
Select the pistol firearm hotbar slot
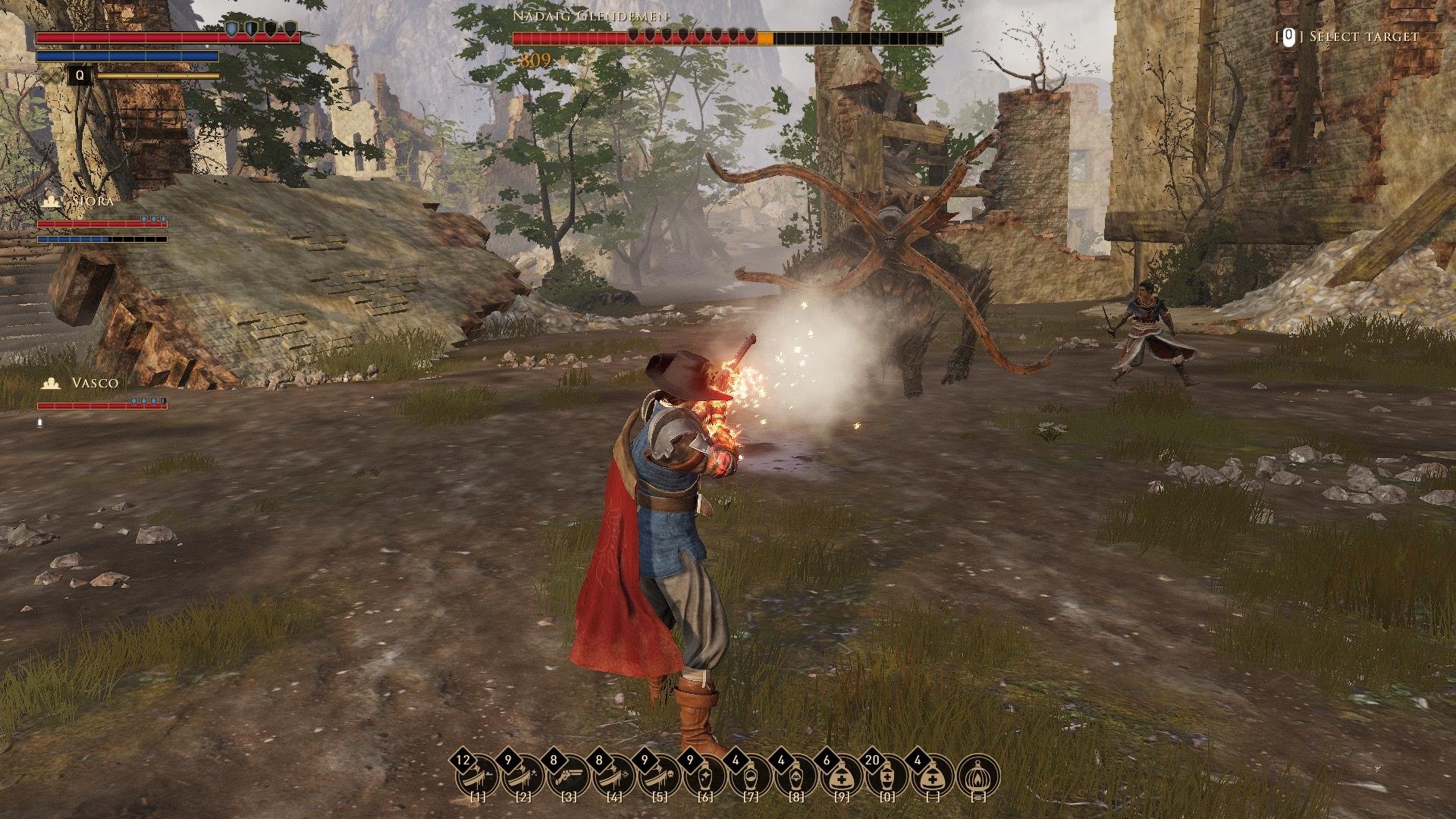coord(569,776)
